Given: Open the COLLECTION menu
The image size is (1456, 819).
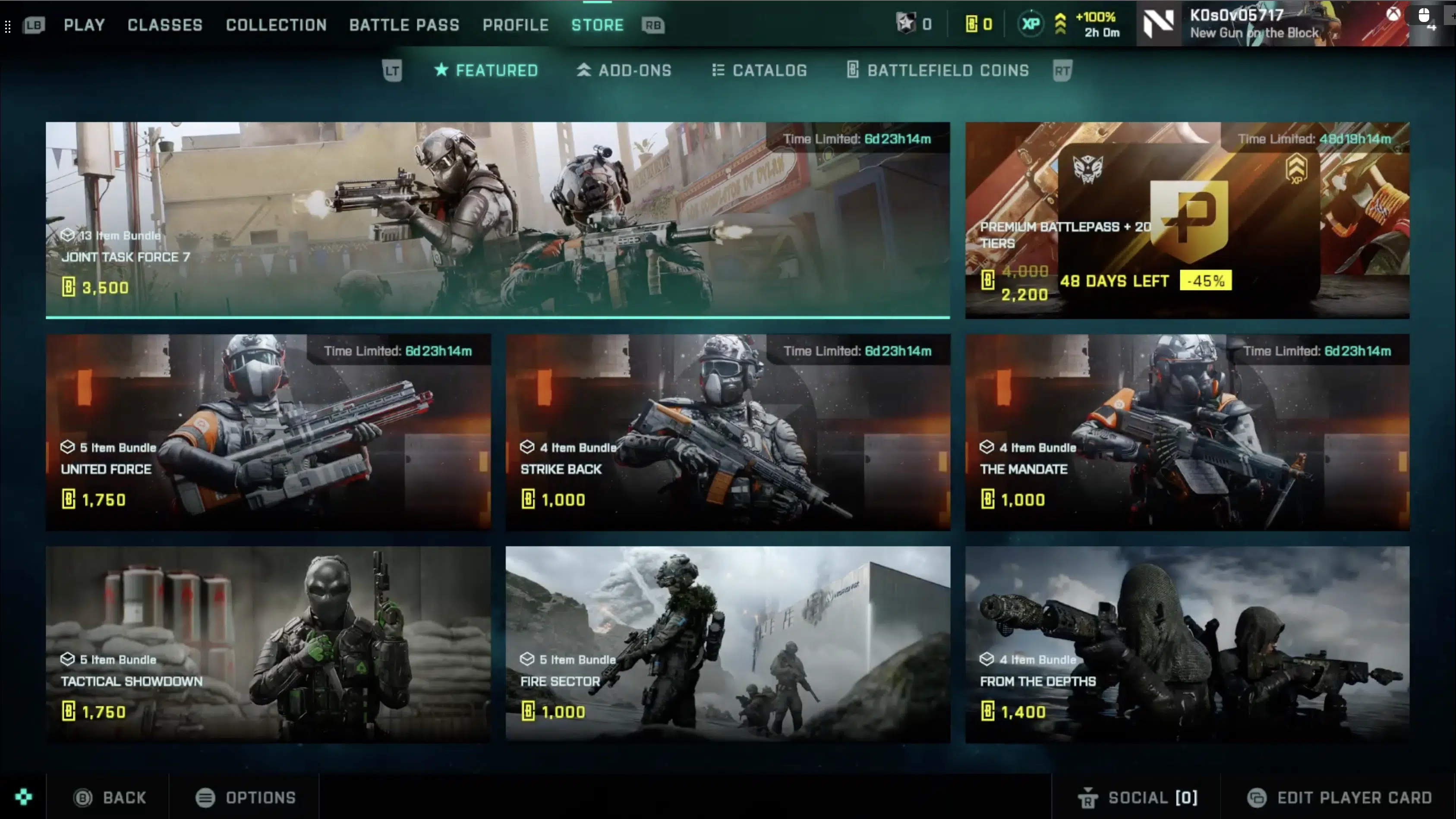Looking at the screenshot, I should (276, 25).
